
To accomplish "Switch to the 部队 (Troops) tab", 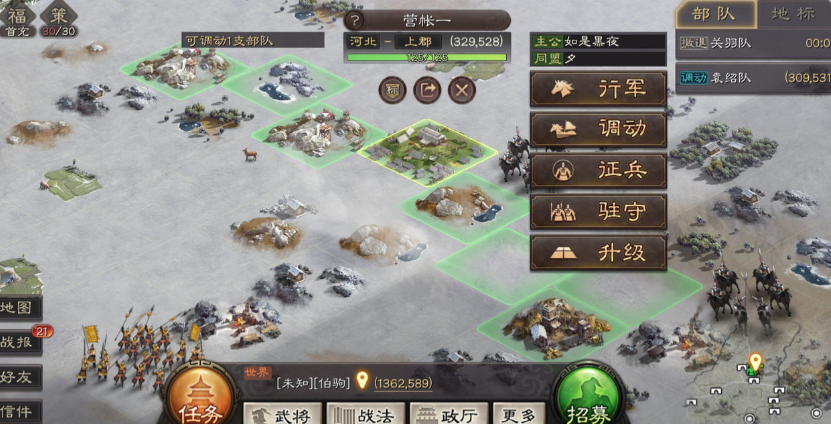I will (x=714, y=14).
